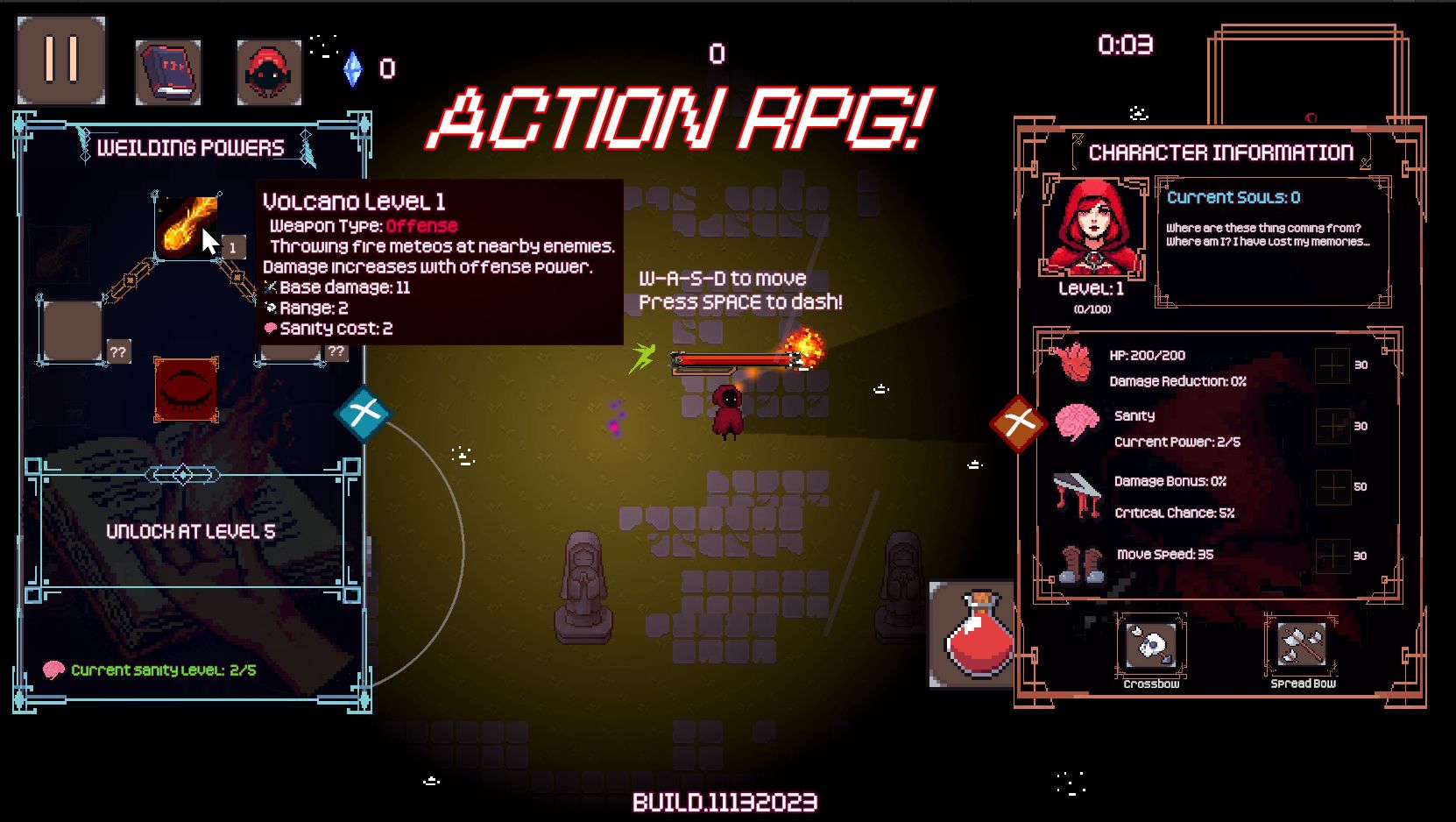The width and height of the screenshot is (1456, 822).
Task: Open the red-hooded character portrait icon
Action: click(269, 72)
